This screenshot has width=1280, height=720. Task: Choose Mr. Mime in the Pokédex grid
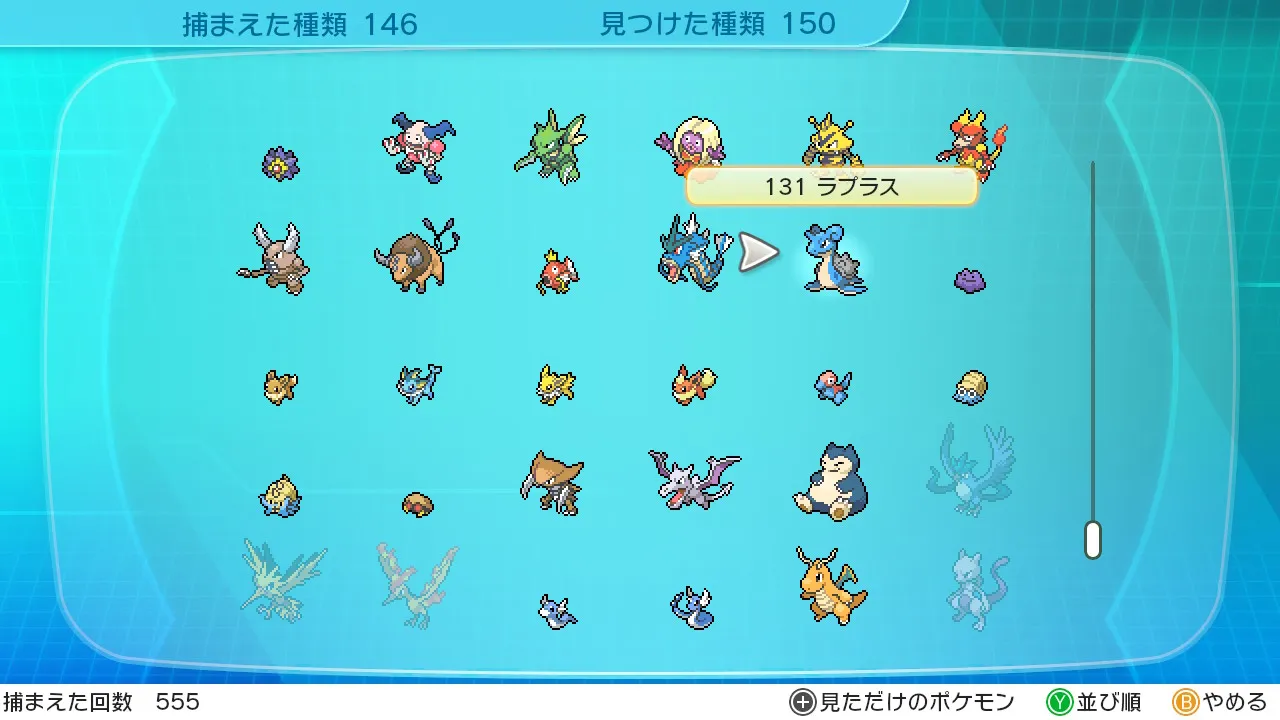[x=417, y=147]
